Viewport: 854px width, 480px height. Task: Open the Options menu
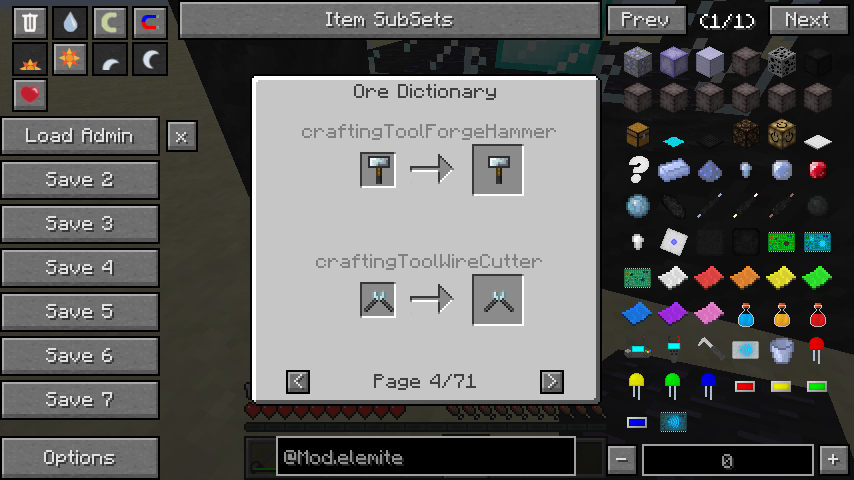(x=80, y=458)
